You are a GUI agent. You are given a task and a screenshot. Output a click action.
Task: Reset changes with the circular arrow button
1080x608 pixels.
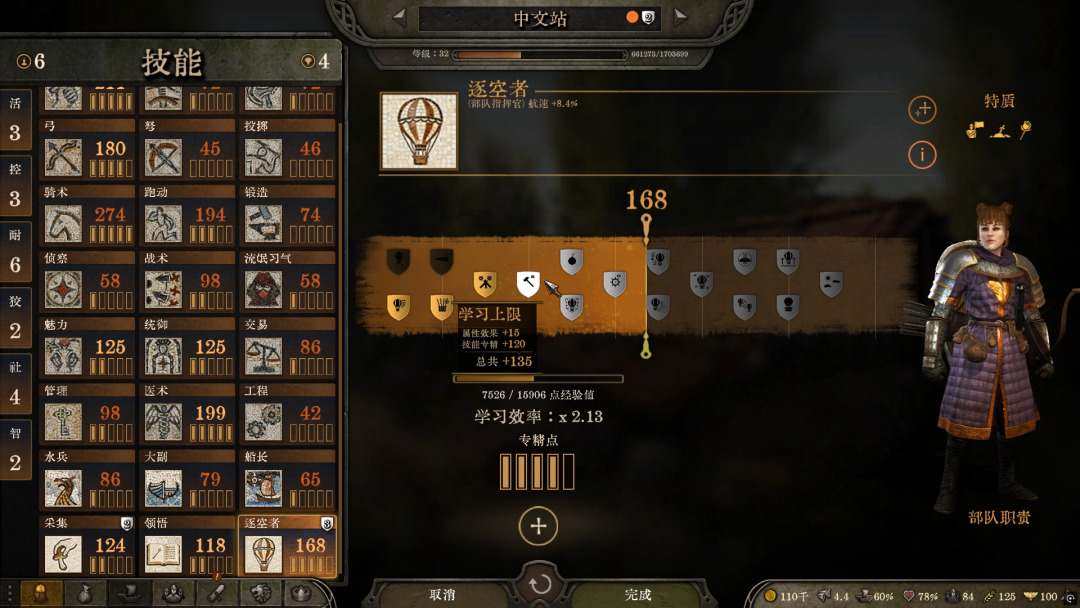(x=540, y=584)
